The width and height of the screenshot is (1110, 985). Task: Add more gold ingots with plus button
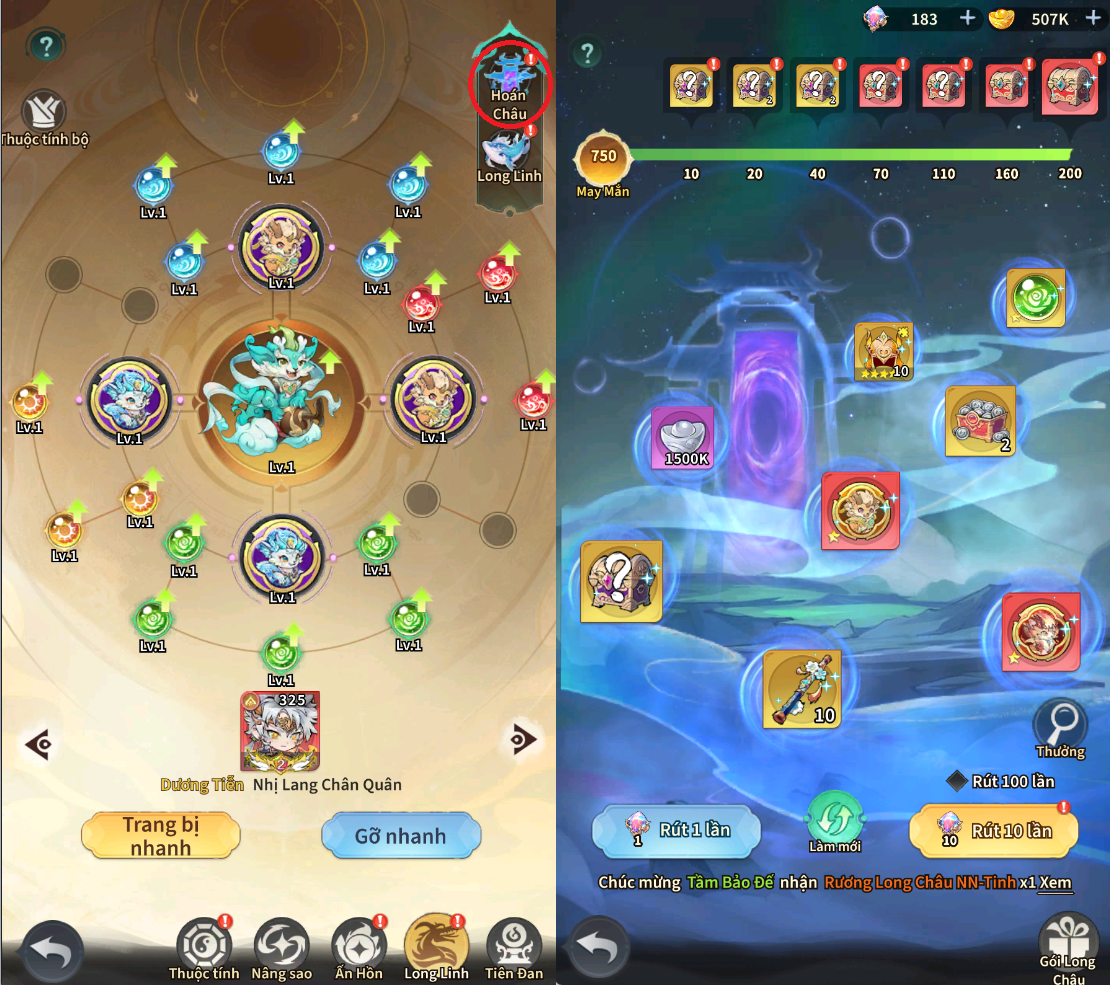point(1093,18)
